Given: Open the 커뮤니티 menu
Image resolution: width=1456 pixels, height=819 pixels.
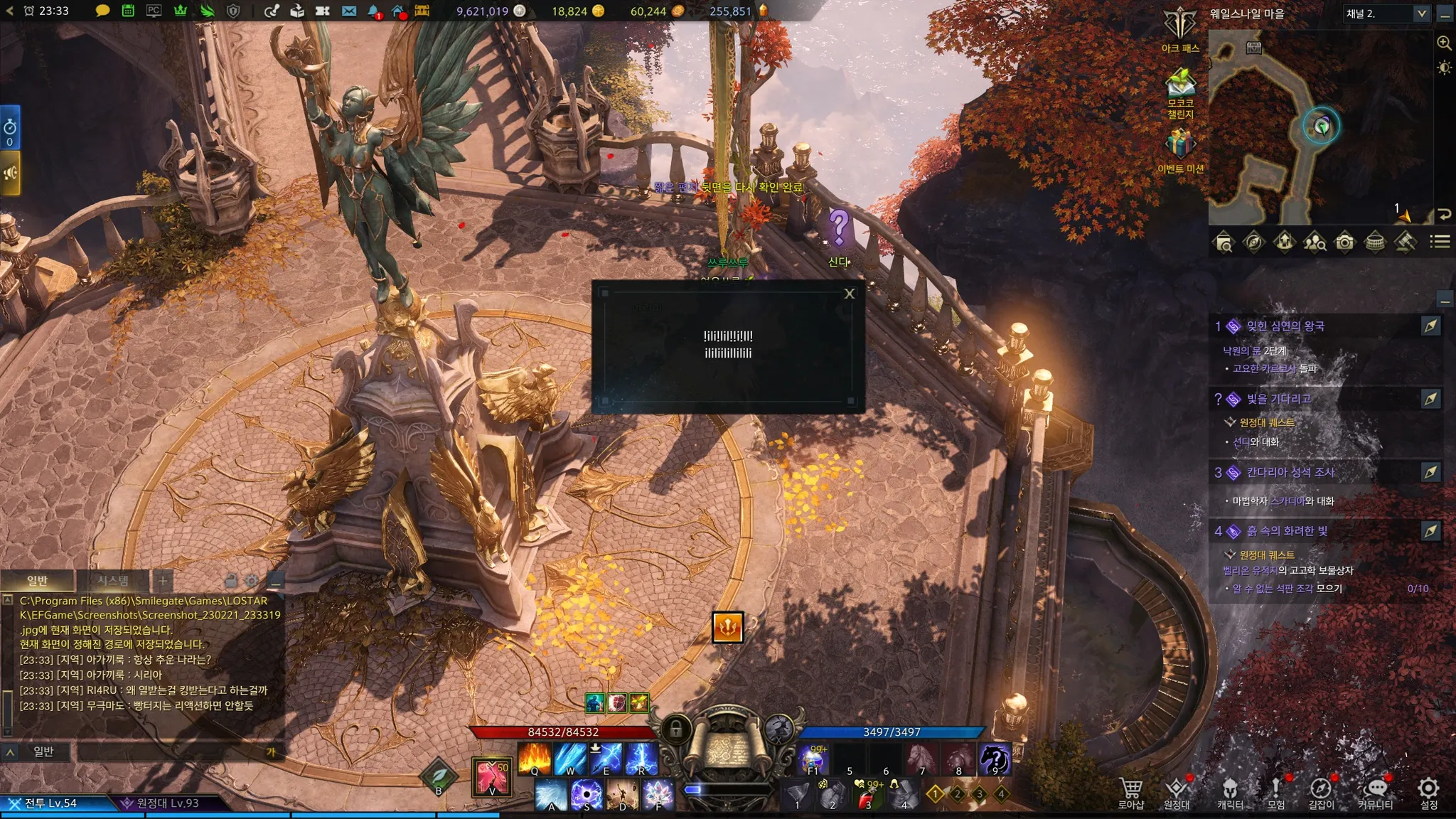Looking at the screenshot, I should tap(1376, 792).
